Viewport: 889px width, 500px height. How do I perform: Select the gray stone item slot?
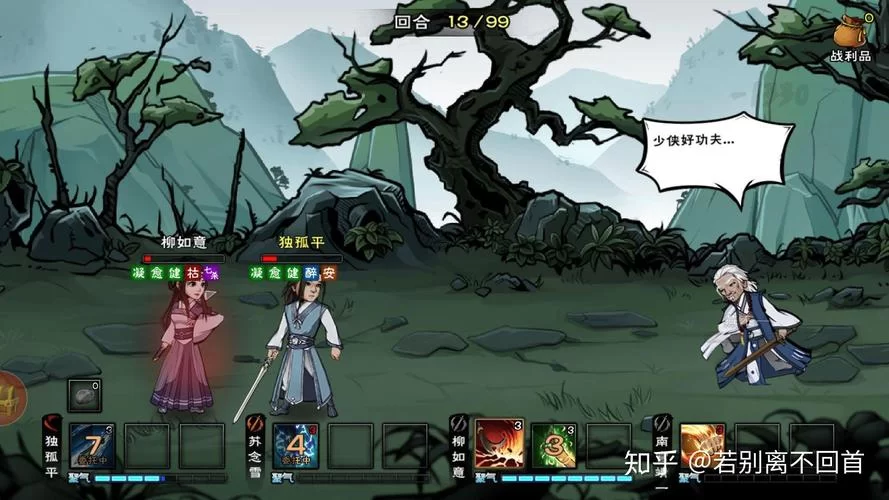[x=84, y=395]
